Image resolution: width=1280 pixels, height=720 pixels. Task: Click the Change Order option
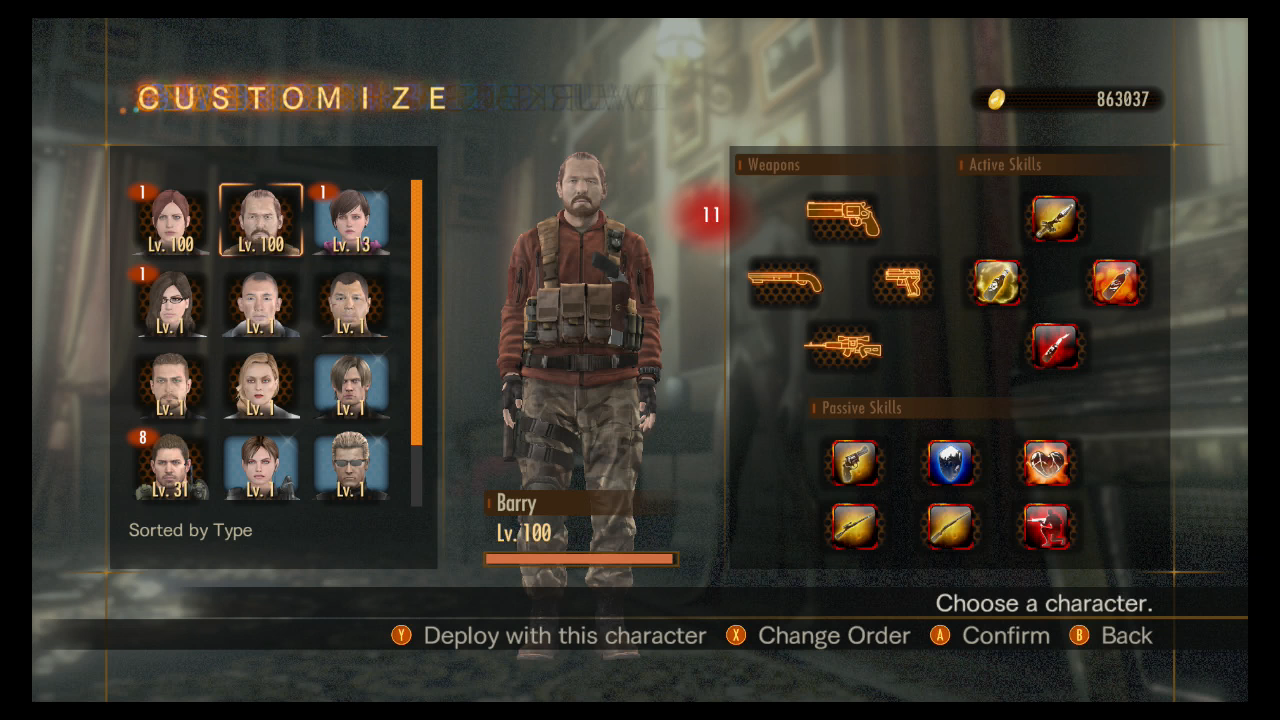(834, 635)
